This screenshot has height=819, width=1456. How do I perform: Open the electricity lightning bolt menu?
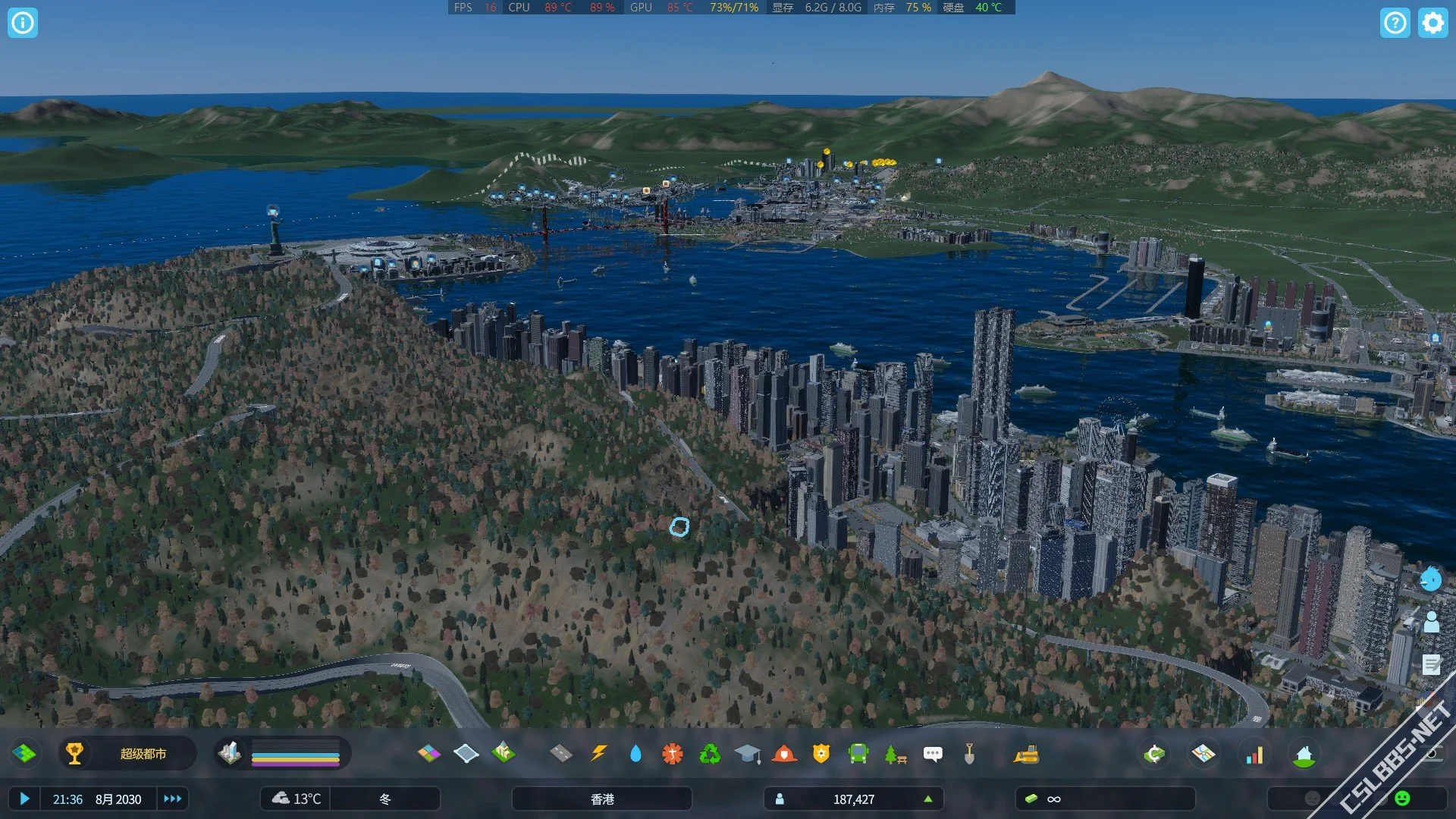click(598, 754)
